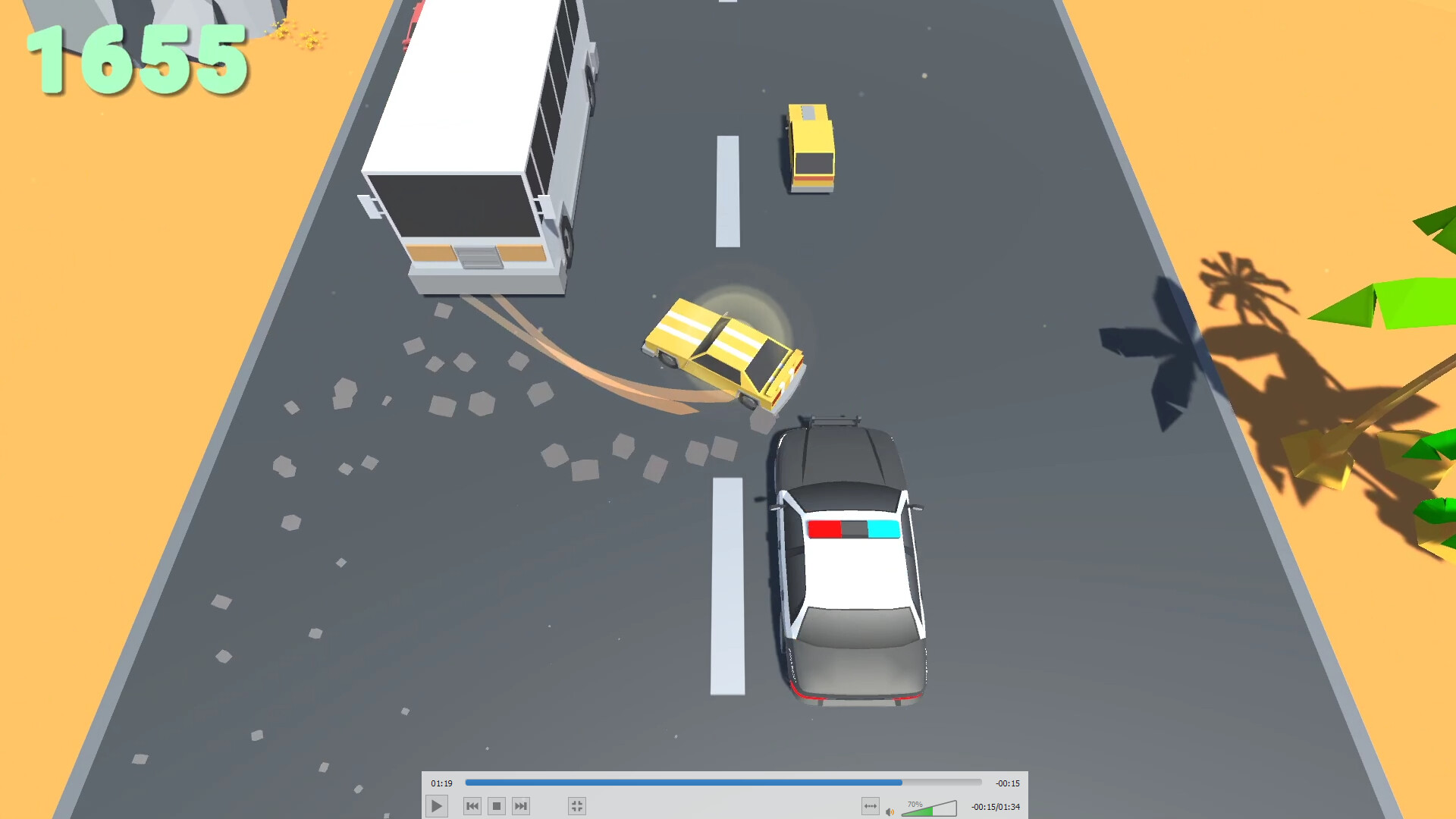Image resolution: width=1456 pixels, height=819 pixels.
Task: Click the white delivery truck
Action: coord(478,152)
